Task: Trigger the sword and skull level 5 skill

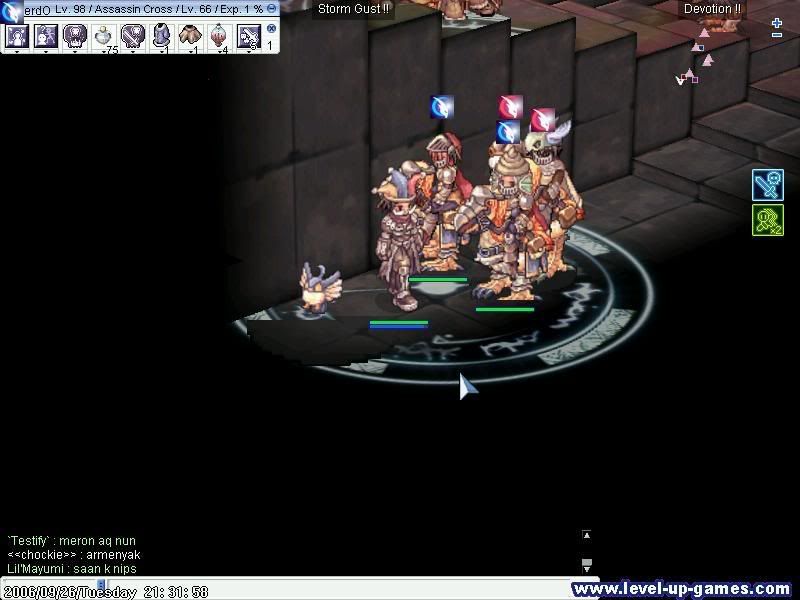Action: coord(248,37)
